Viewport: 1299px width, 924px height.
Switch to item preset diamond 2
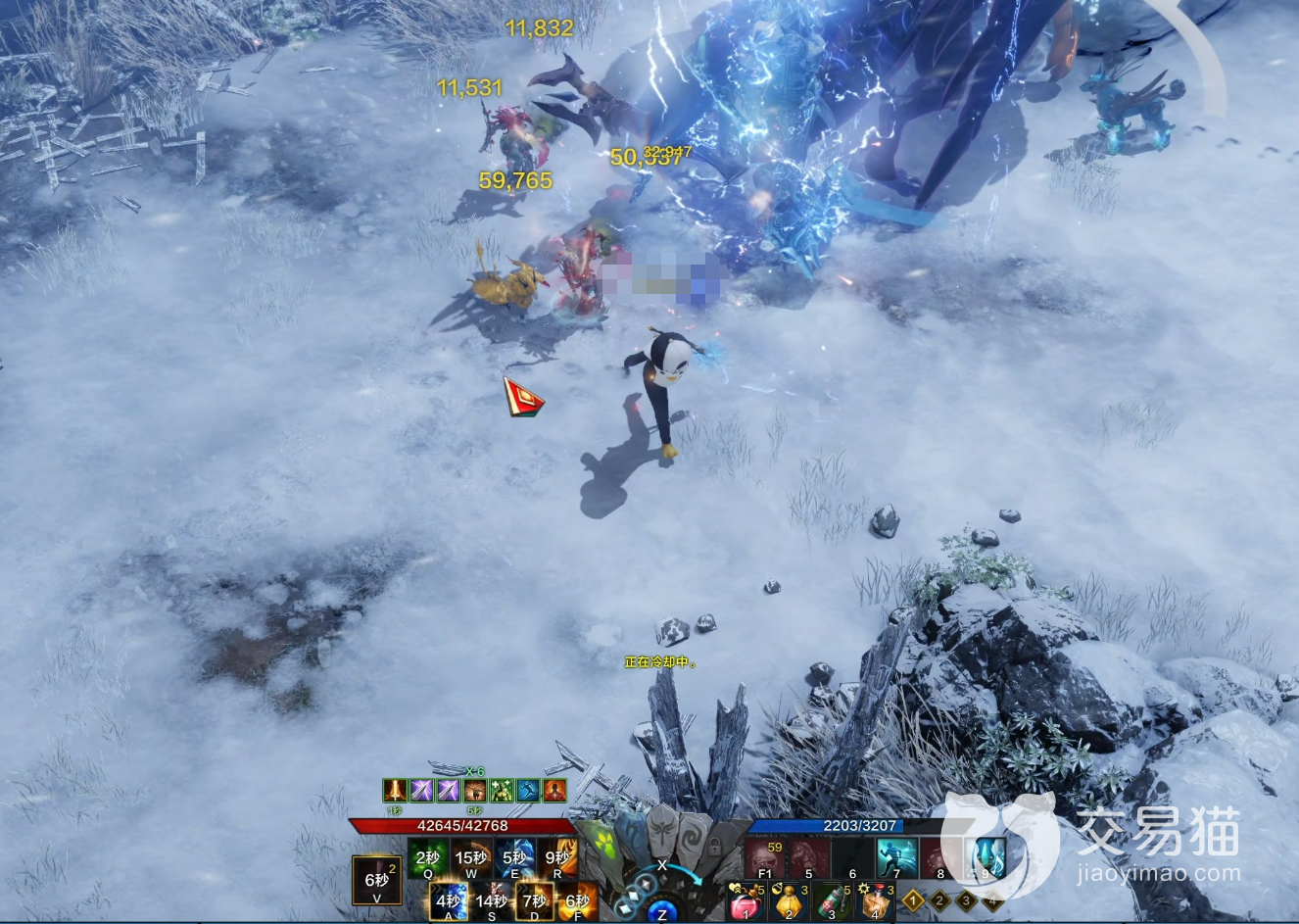pyautogui.click(x=940, y=900)
